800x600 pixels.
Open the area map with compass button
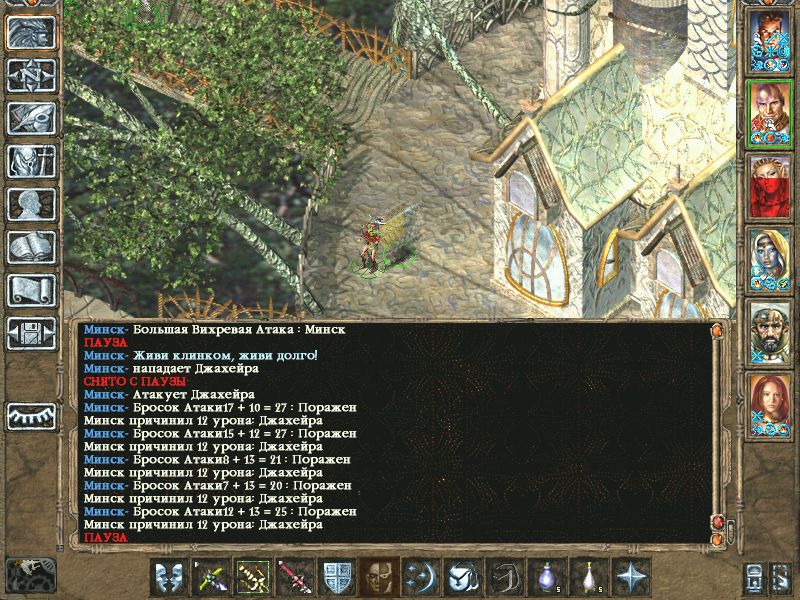pyautogui.click(x=31, y=75)
